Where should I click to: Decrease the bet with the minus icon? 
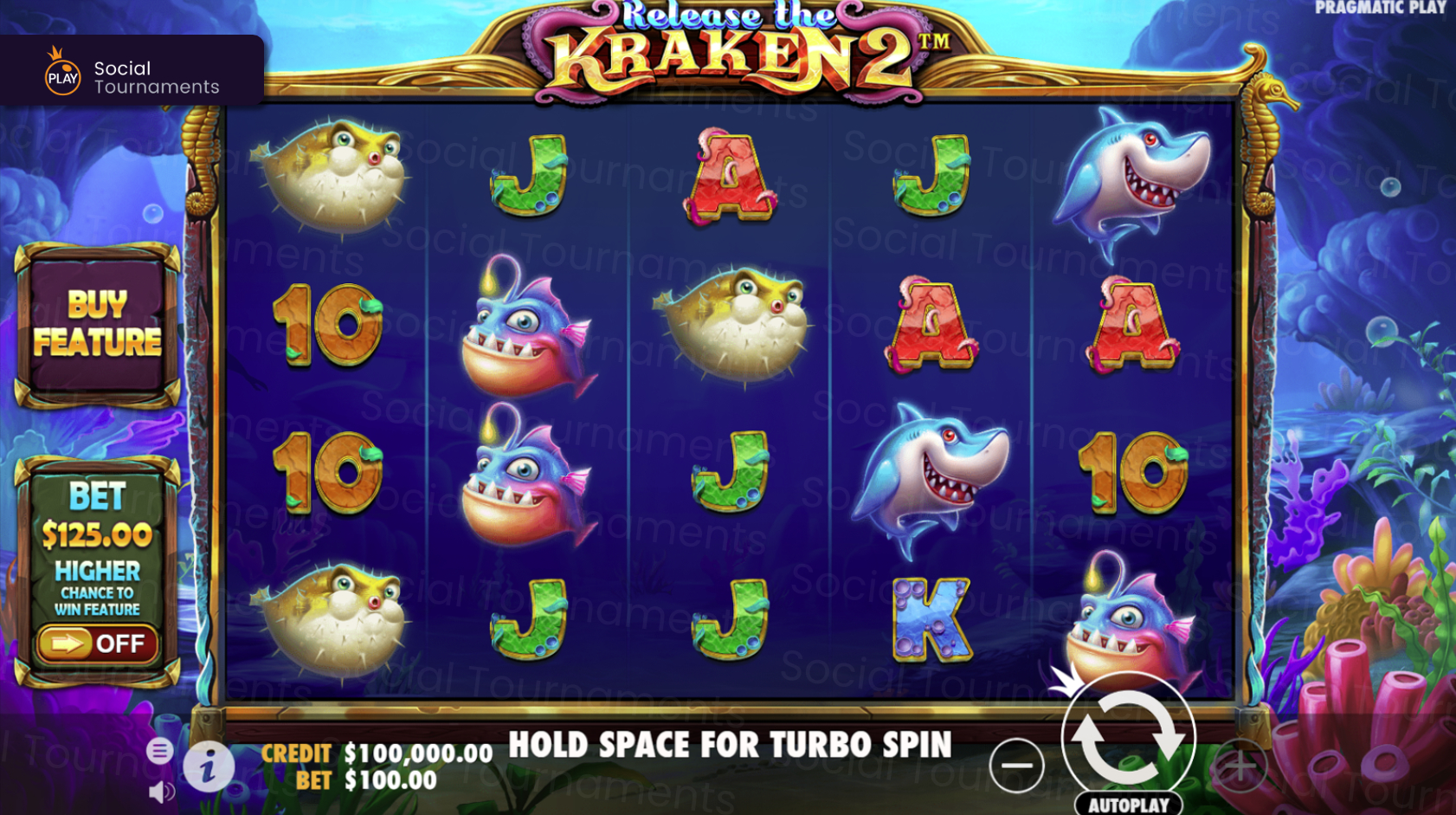[1017, 764]
